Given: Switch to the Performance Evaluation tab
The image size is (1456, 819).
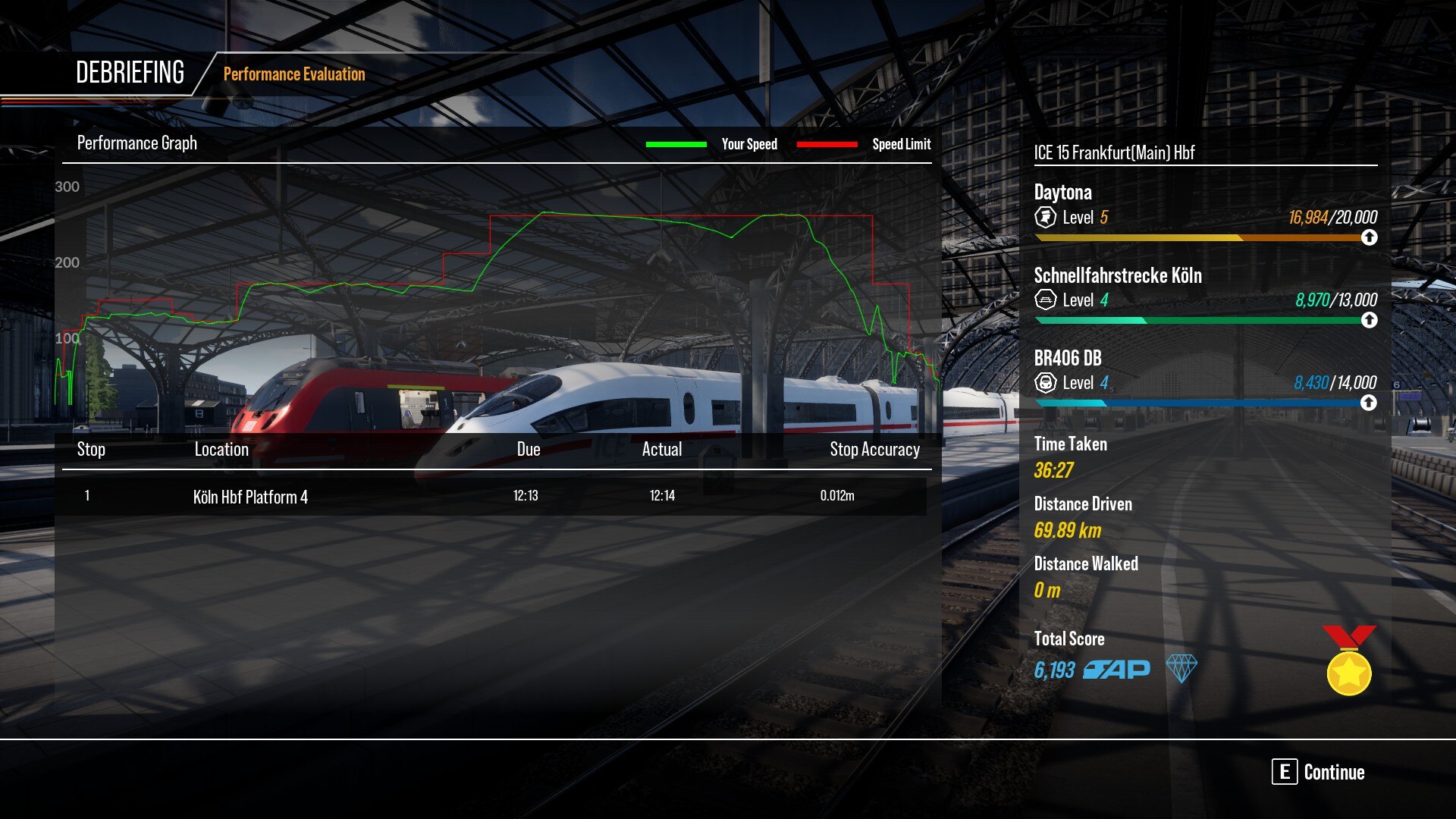Looking at the screenshot, I should [293, 74].
